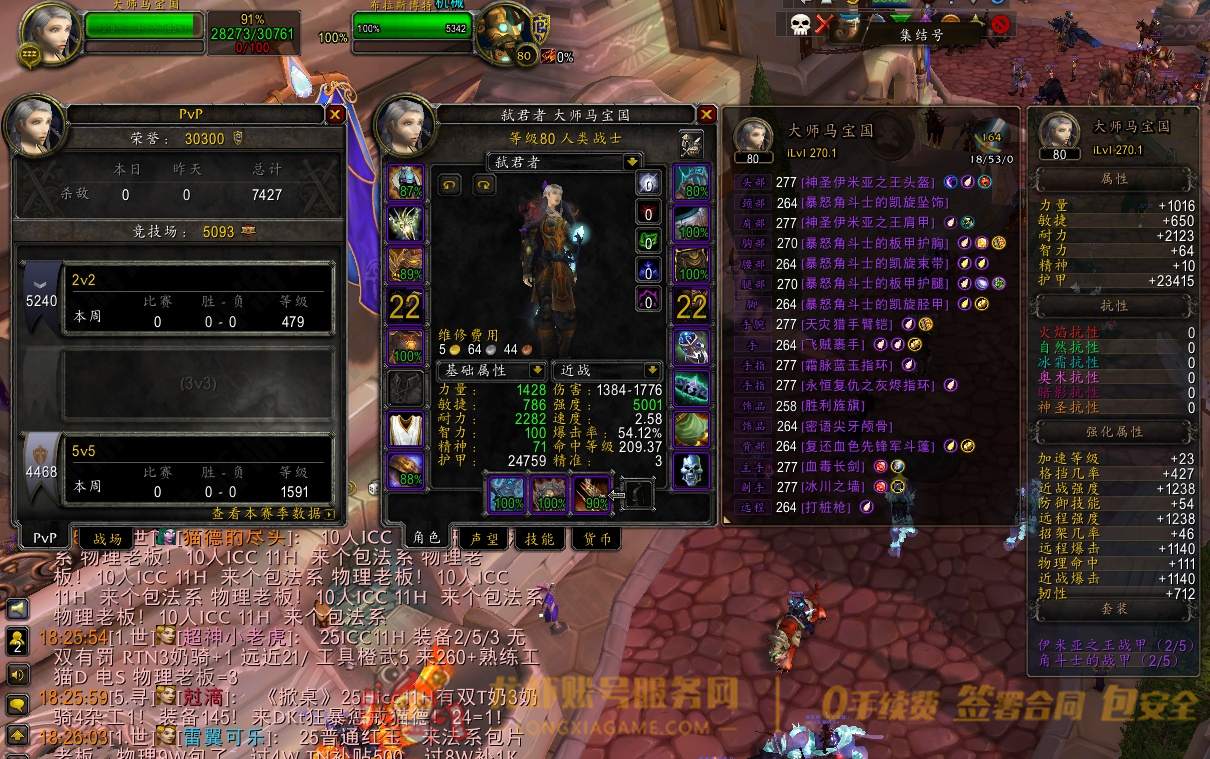Viewport: 1210px width, 759px height.
Task: Select the 5v5 arena team row
Action: point(178,468)
